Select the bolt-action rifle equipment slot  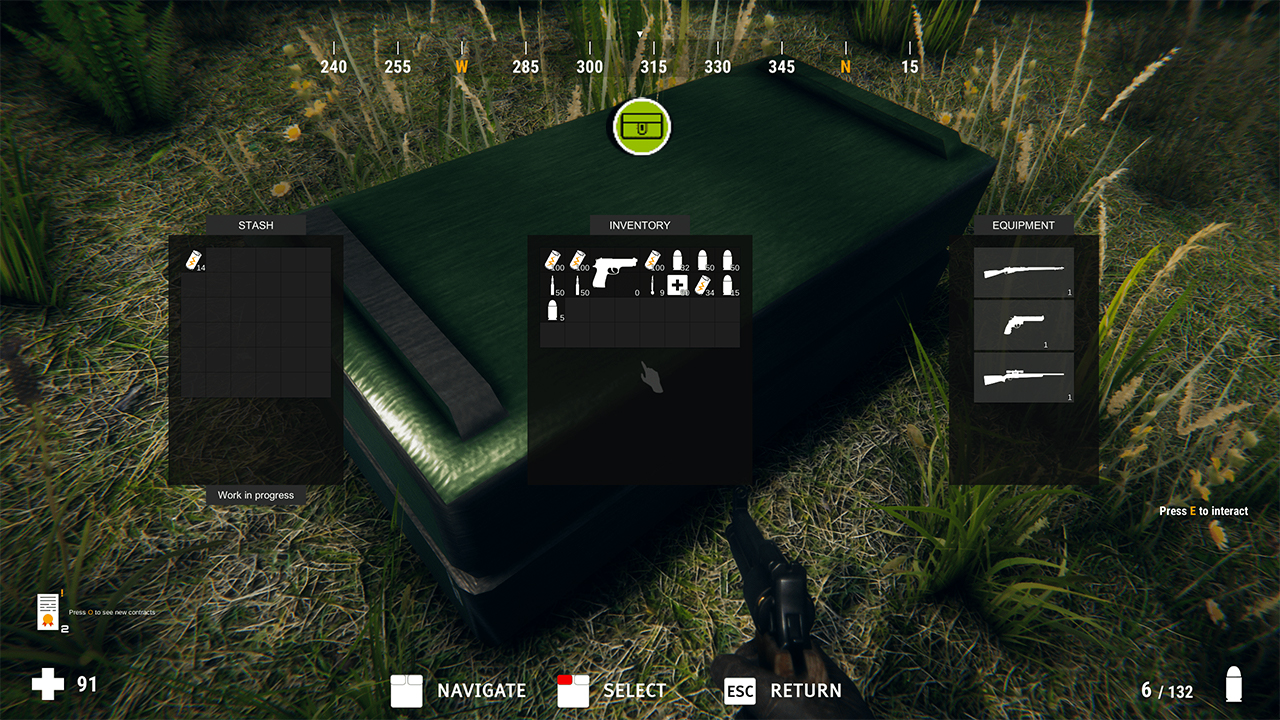click(1023, 272)
